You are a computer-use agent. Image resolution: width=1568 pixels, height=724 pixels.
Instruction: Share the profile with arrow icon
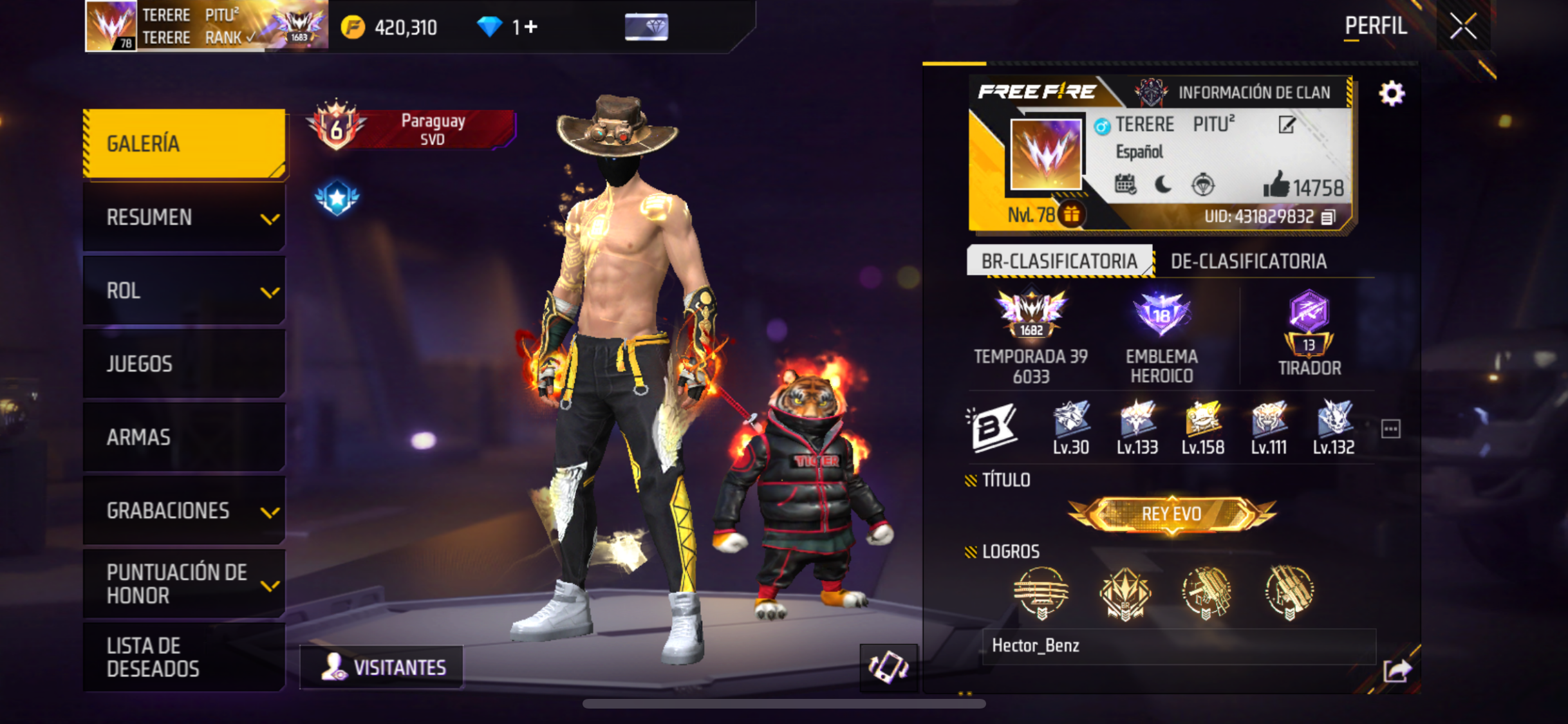click(1397, 671)
